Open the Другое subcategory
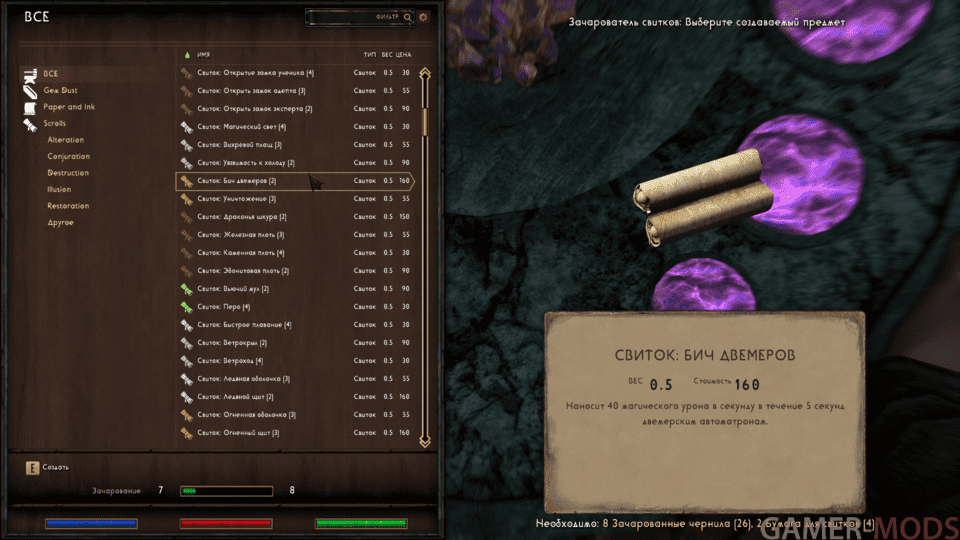This screenshot has width=960, height=540. (61, 222)
